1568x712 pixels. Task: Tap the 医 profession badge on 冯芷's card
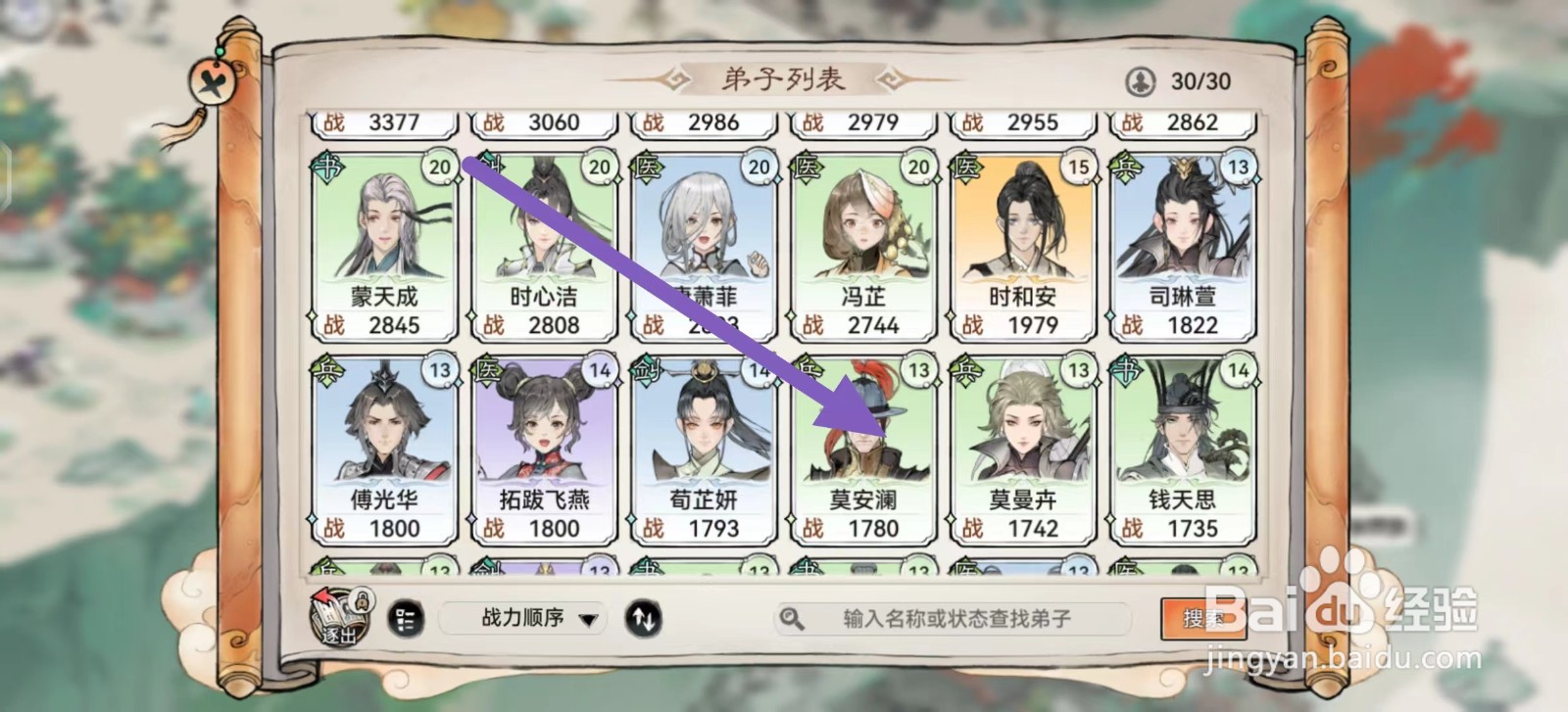coord(807,166)
